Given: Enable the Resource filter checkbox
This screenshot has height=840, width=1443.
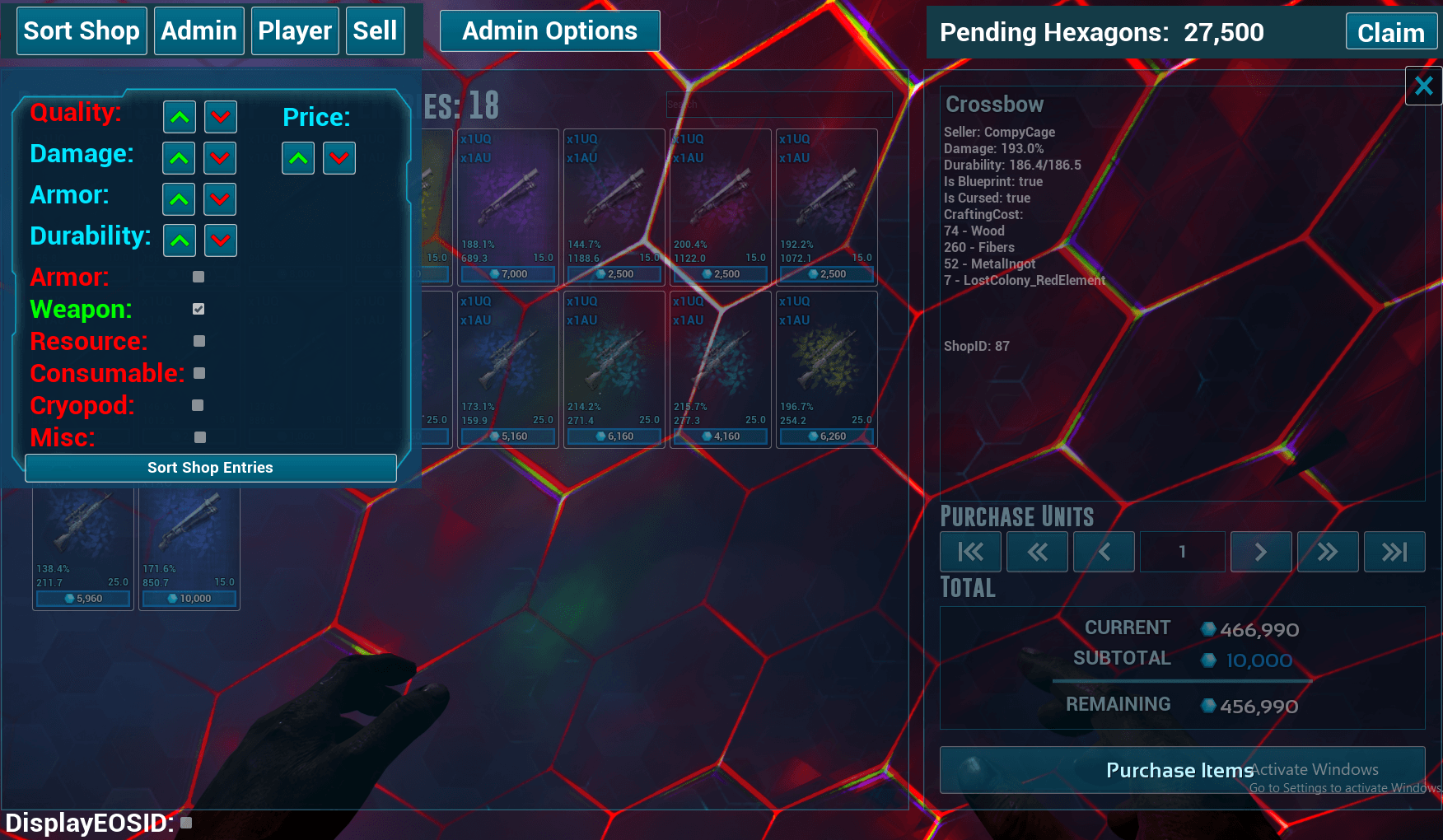Looking at the screenshot, I should coord(198,341).
